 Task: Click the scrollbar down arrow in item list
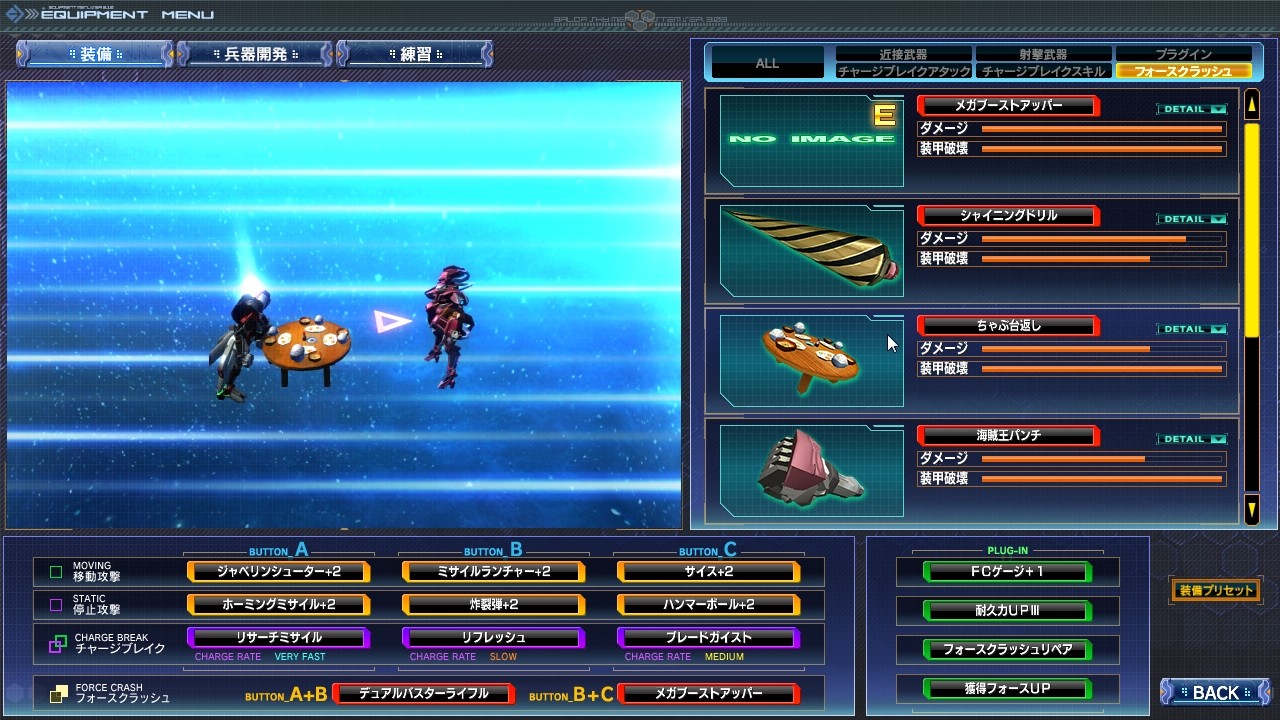[1251, 510]
